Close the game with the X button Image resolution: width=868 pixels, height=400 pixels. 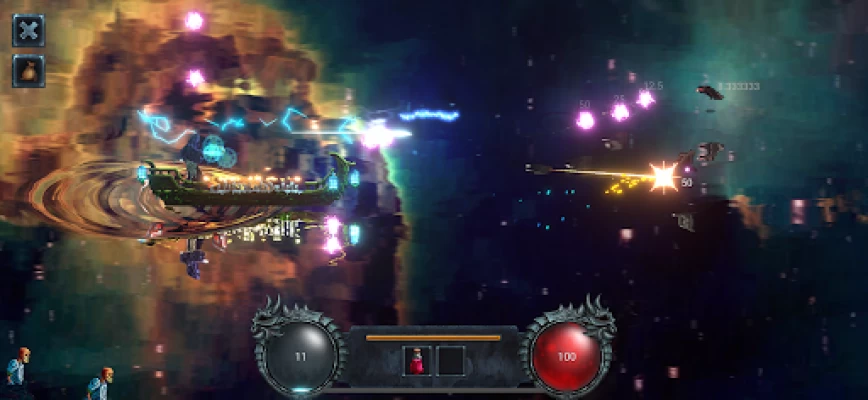click(x=28, y=30)
